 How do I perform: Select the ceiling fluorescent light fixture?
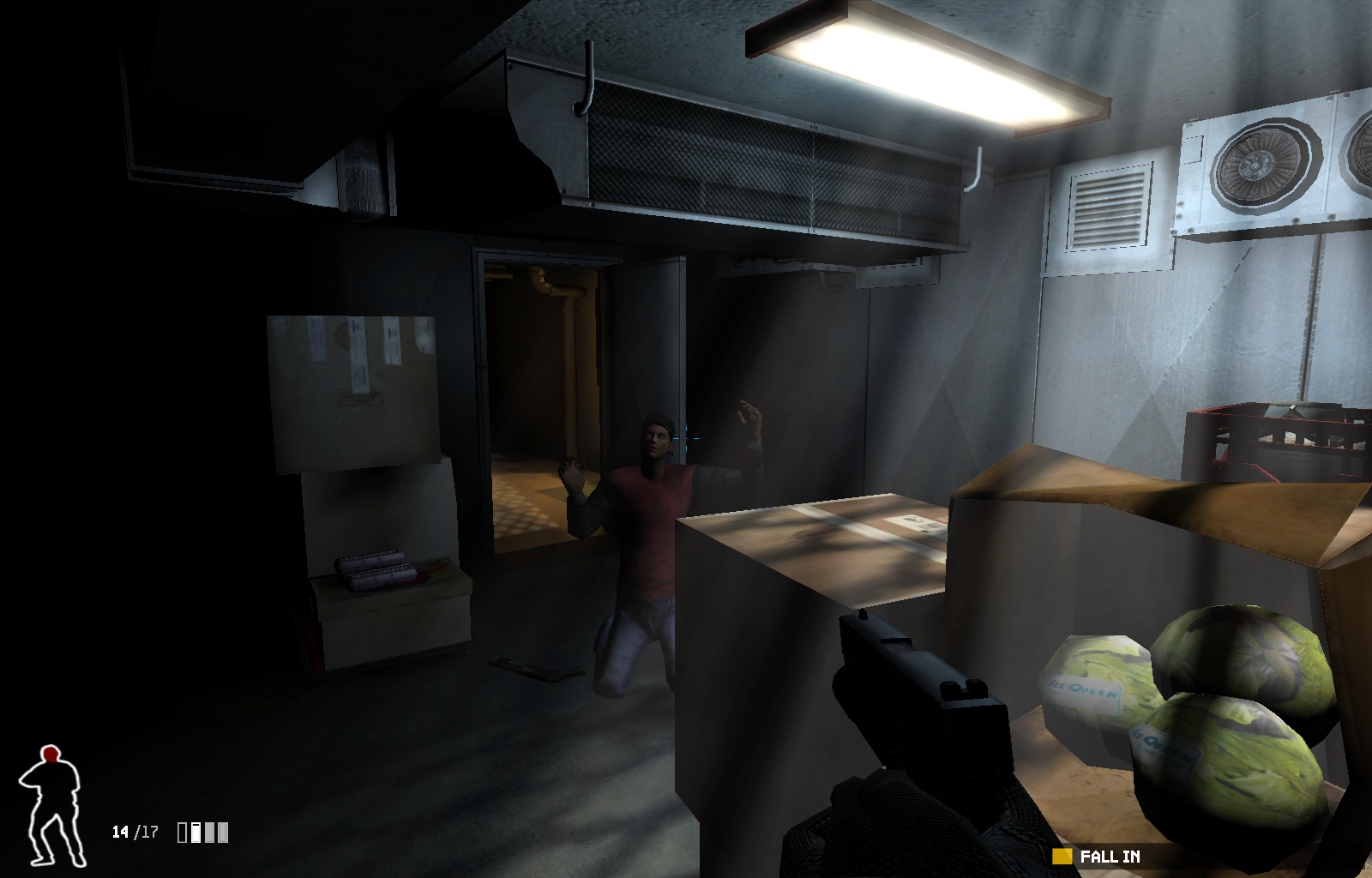point(926,64)
